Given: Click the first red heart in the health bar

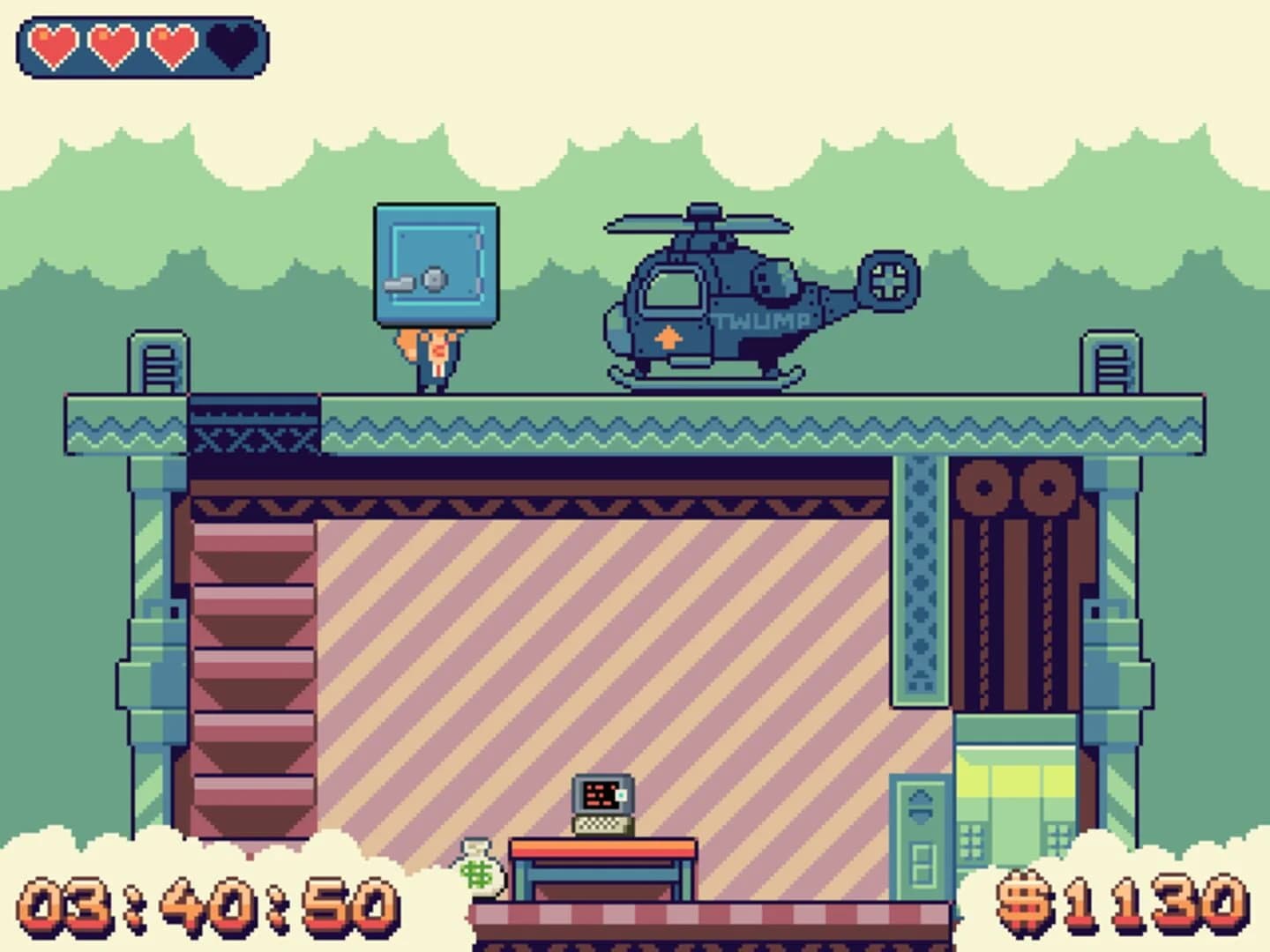Looking at the screenshot, I should [51, 42].
